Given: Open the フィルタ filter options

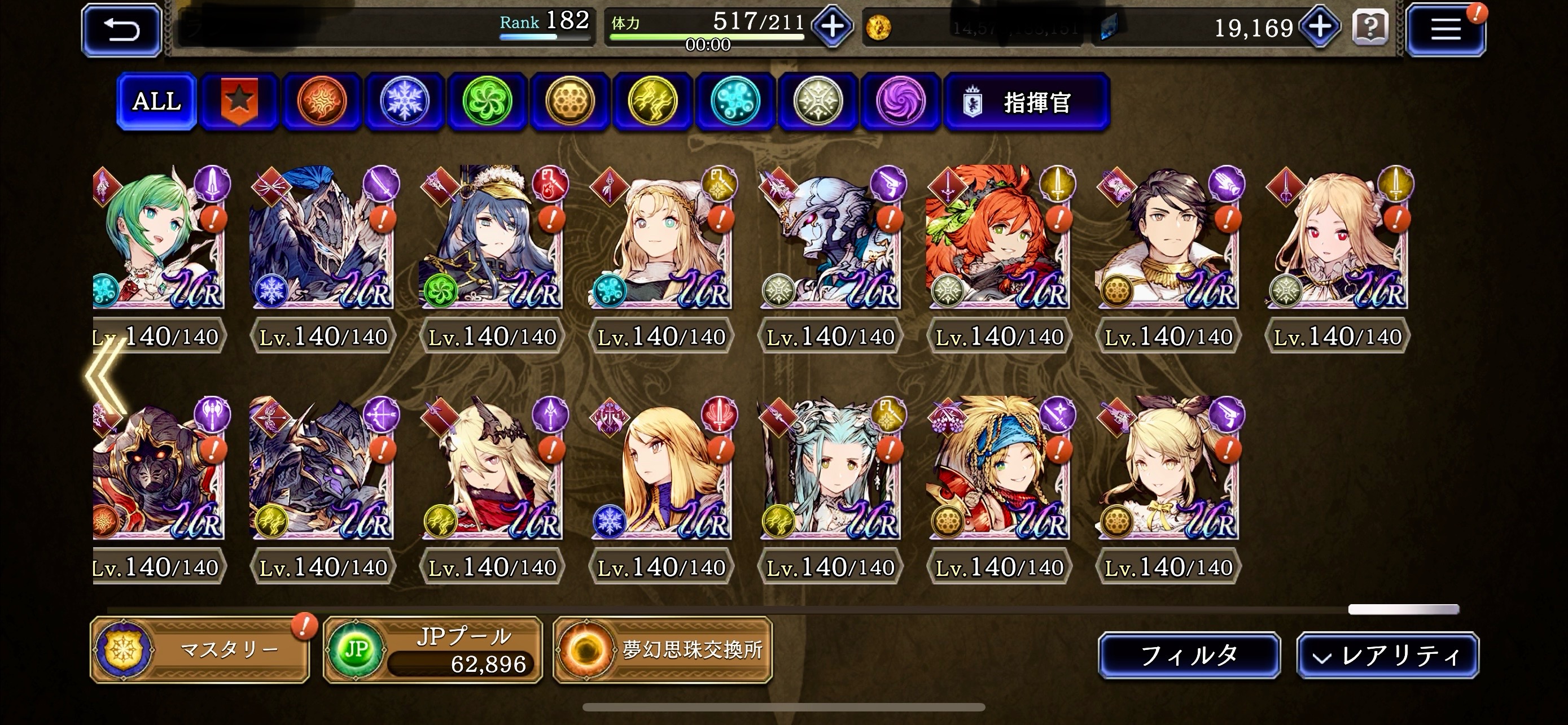Looking at the screenshot, I should 1189,656.
